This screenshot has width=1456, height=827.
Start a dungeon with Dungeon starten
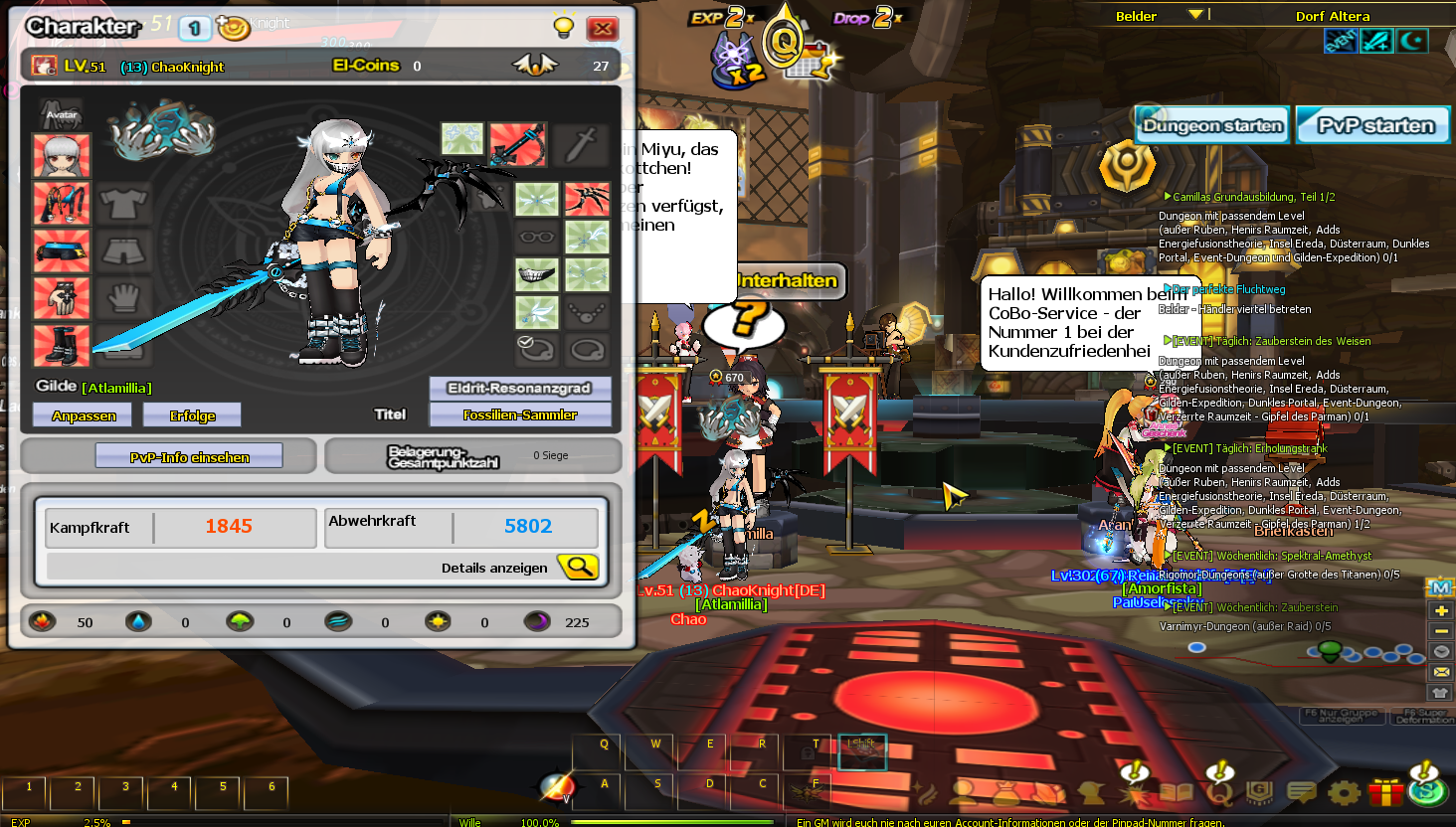click(x=1211, y=125)
